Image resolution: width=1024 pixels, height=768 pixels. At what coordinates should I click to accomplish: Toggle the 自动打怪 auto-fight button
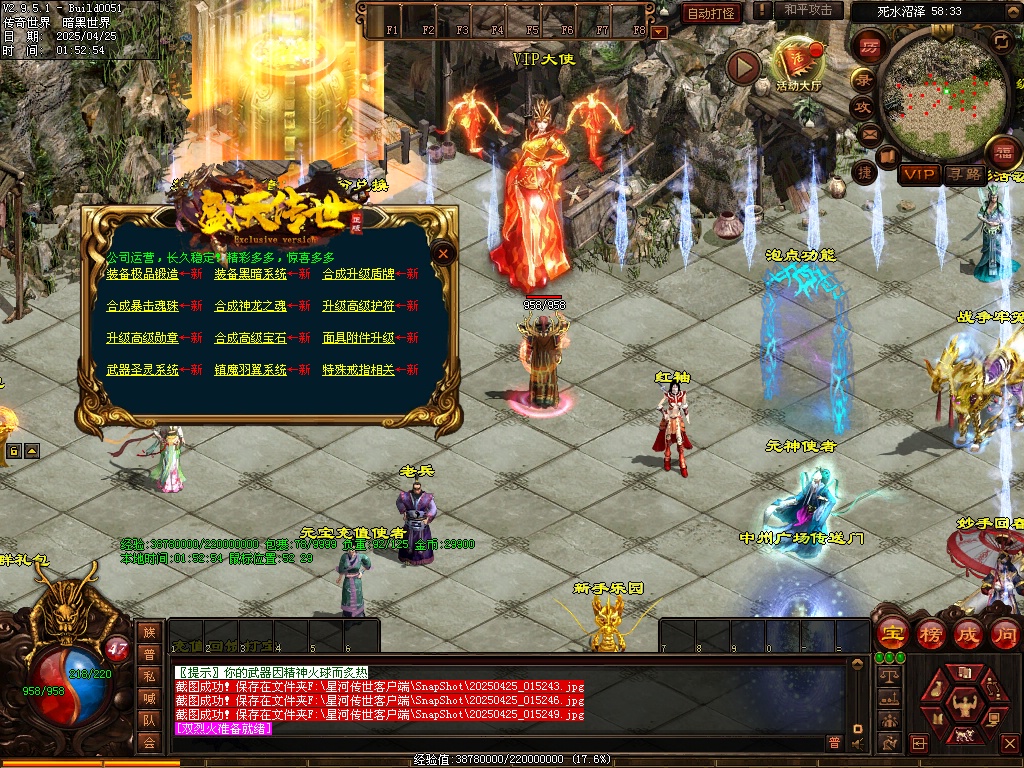pos(711,13)
